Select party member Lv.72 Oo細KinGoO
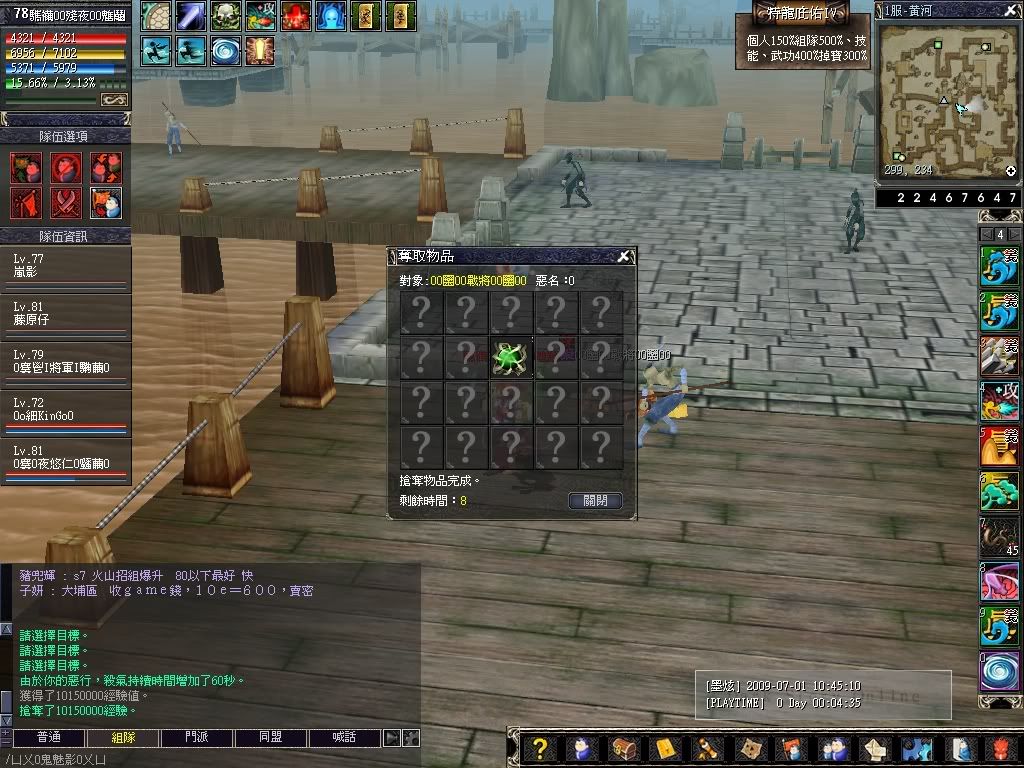This screenshot has height=768, width=1024. tap(65, 410)
